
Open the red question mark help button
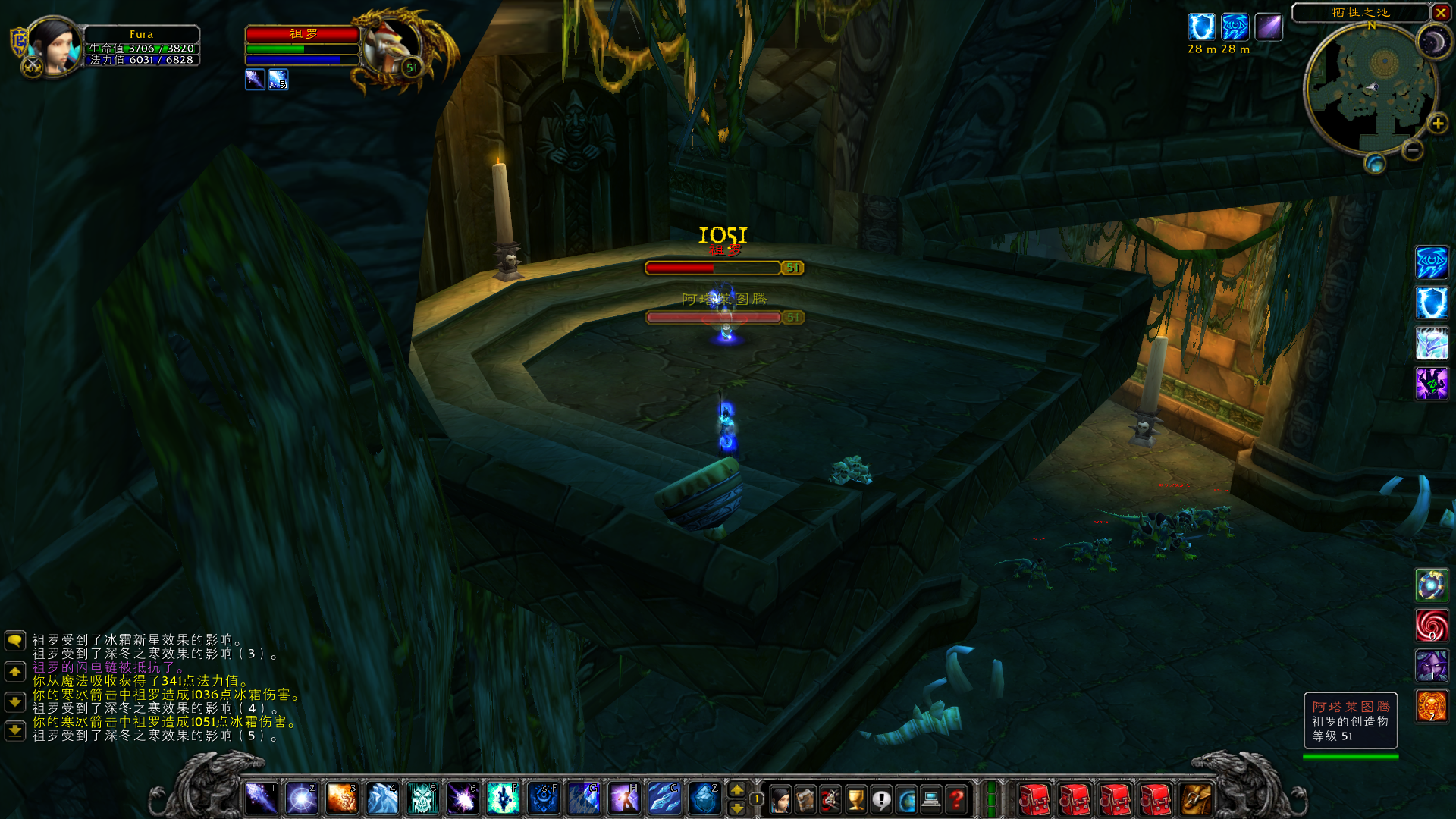[x=957, y=799]
